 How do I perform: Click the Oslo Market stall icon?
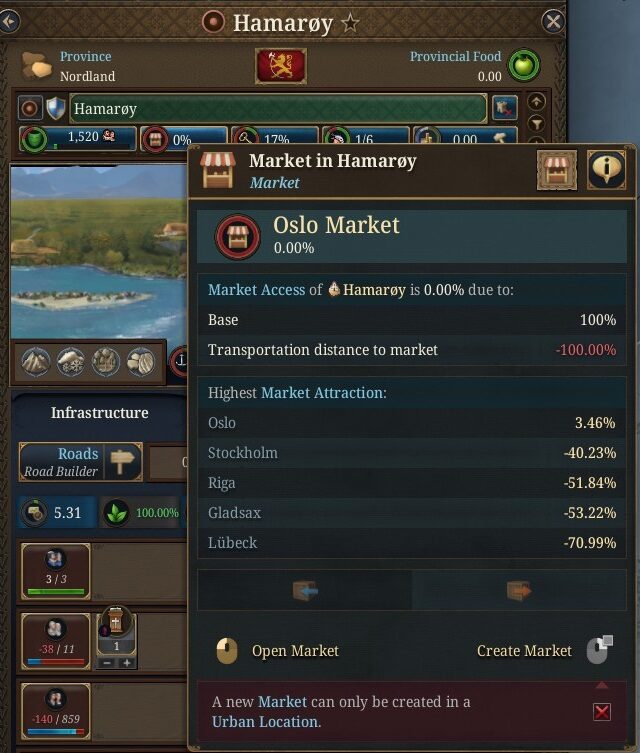(236, 236)
